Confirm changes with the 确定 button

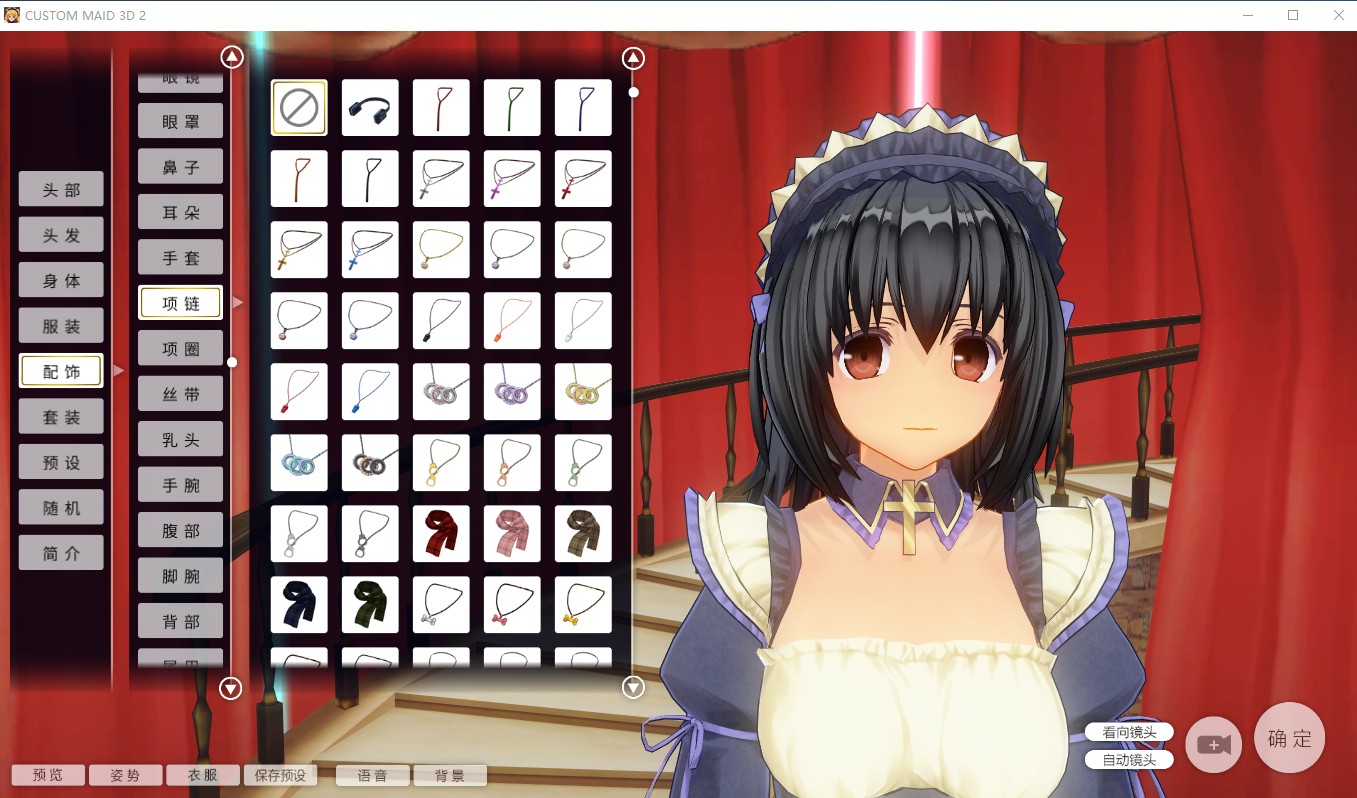point(1289,738)
